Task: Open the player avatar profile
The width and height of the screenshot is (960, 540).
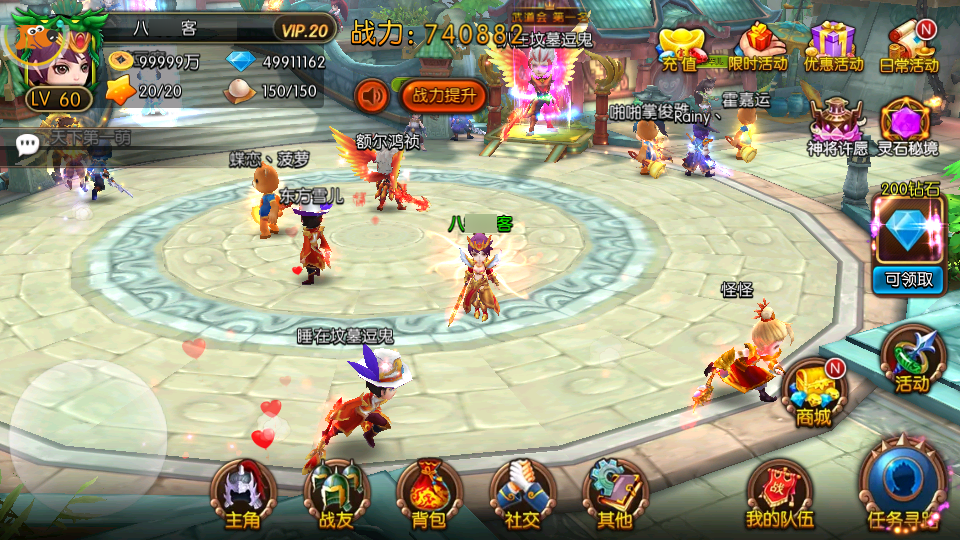Action: (50, 60)
